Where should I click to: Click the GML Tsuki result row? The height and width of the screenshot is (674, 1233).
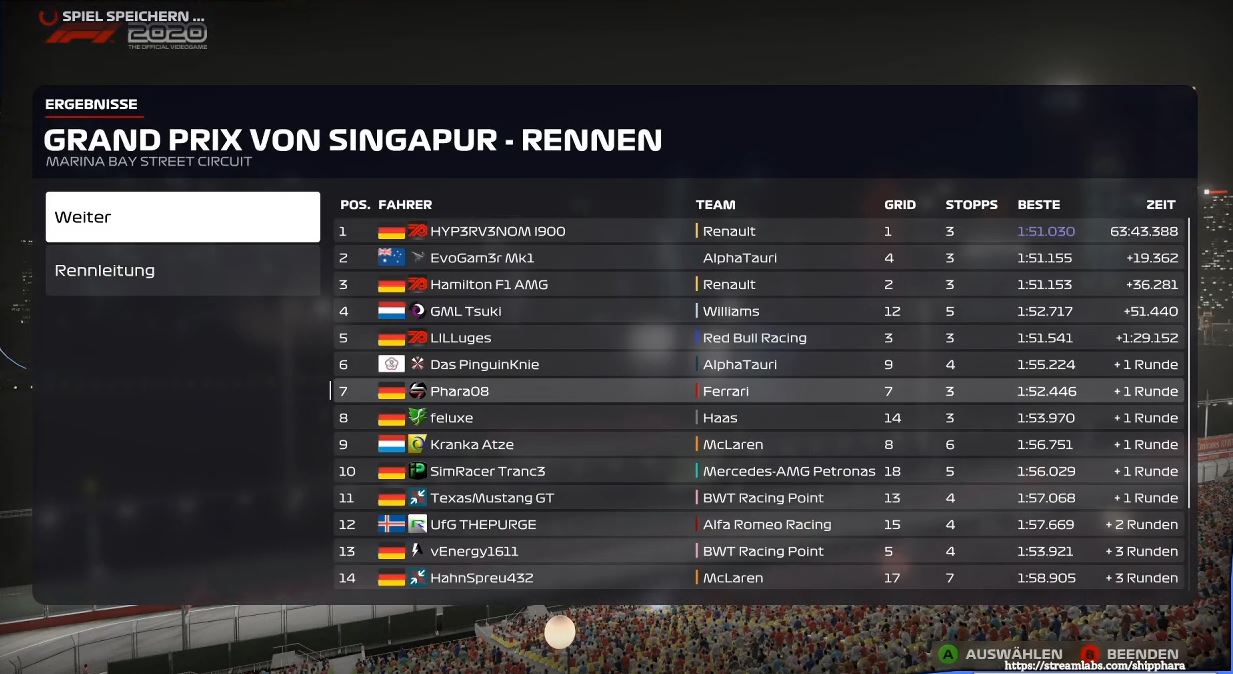pos(758,311)
